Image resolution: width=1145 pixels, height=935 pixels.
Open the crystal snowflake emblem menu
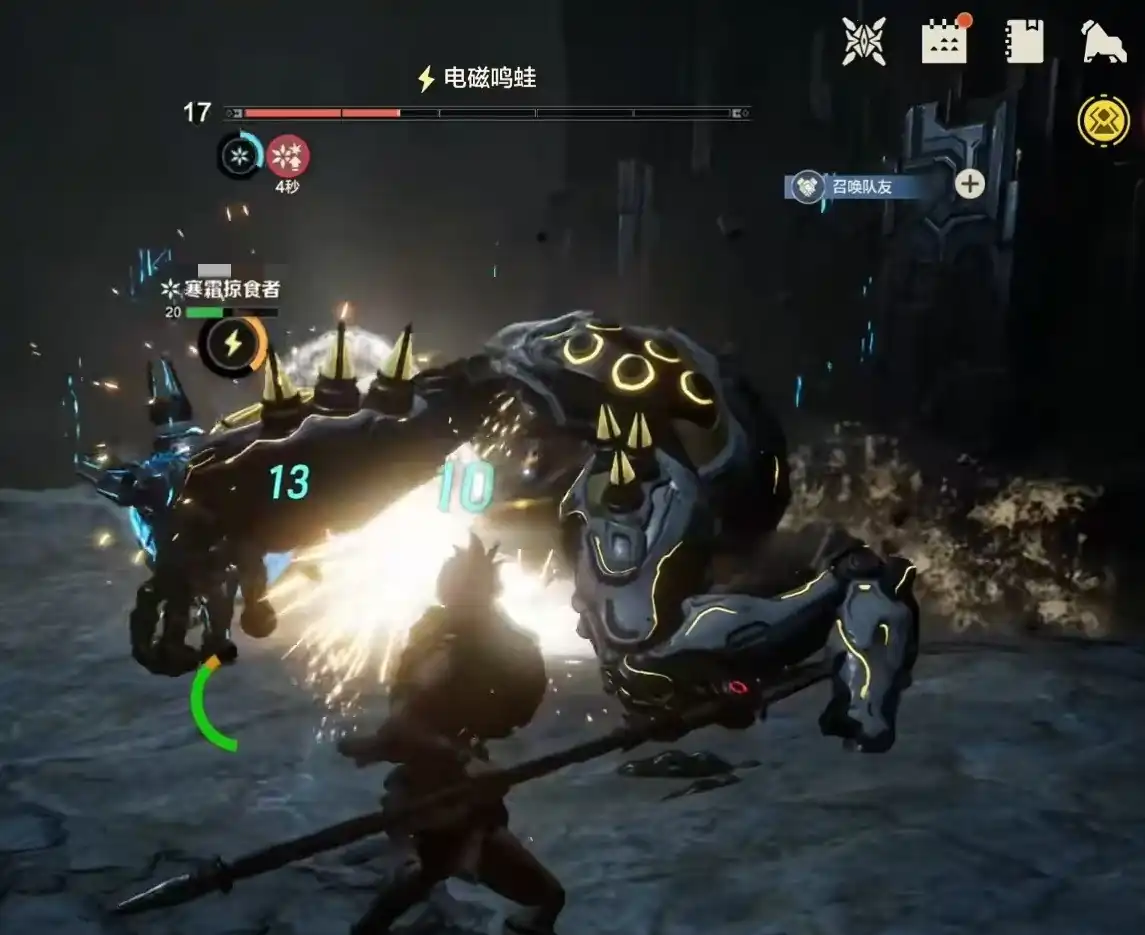coord(864,42)
